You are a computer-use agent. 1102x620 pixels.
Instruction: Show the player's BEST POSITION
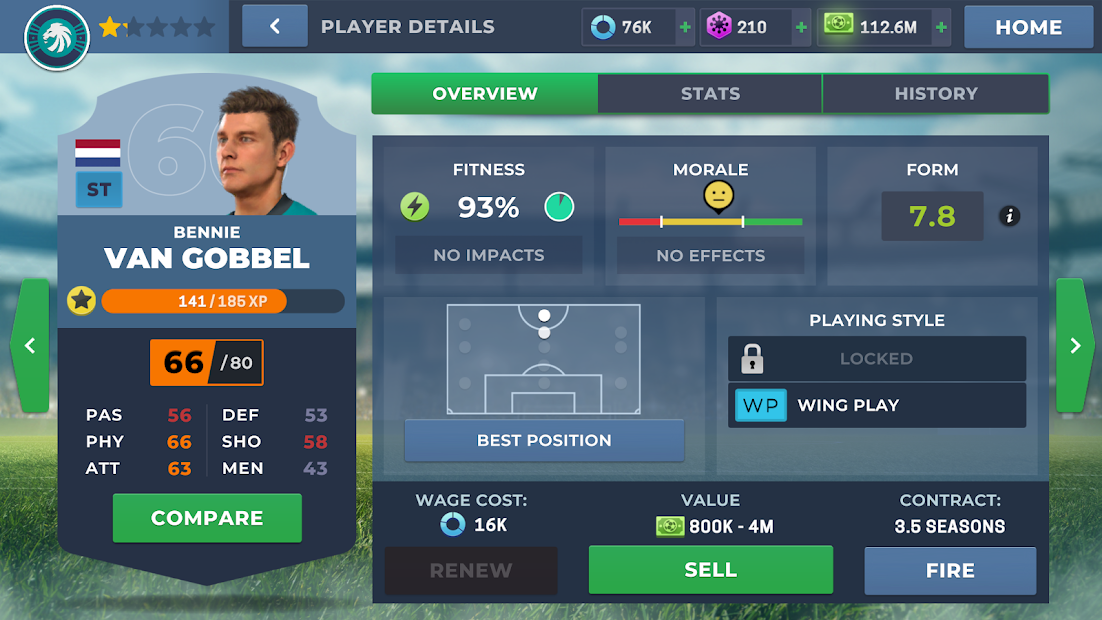pos(544,440)
